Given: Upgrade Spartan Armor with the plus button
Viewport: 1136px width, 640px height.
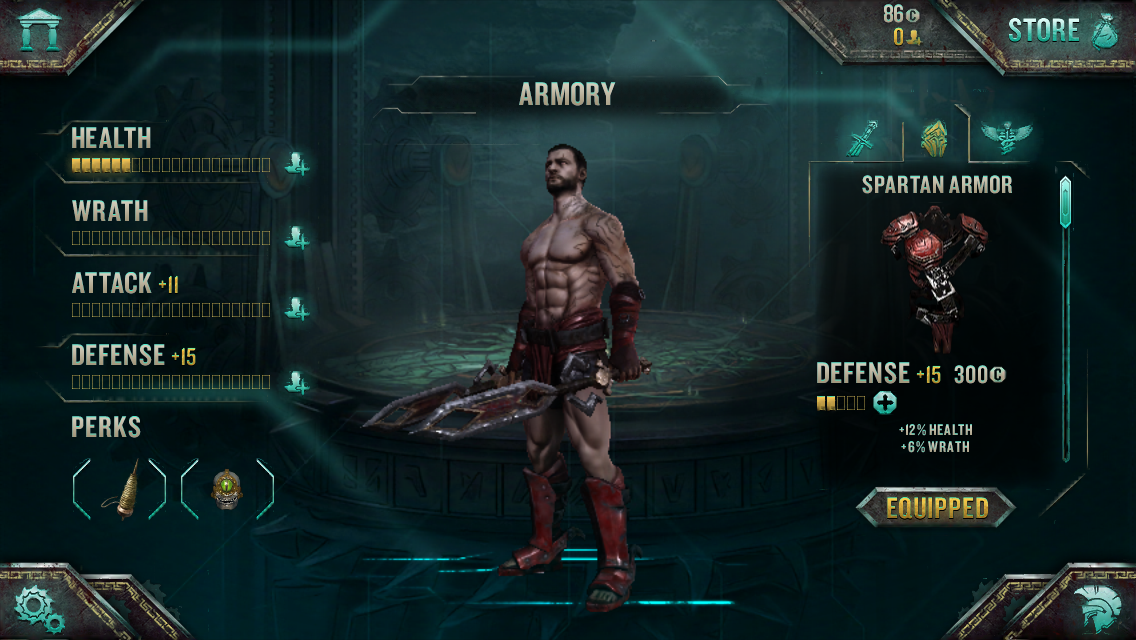Looking at the screenshot, I should [885, 403].
